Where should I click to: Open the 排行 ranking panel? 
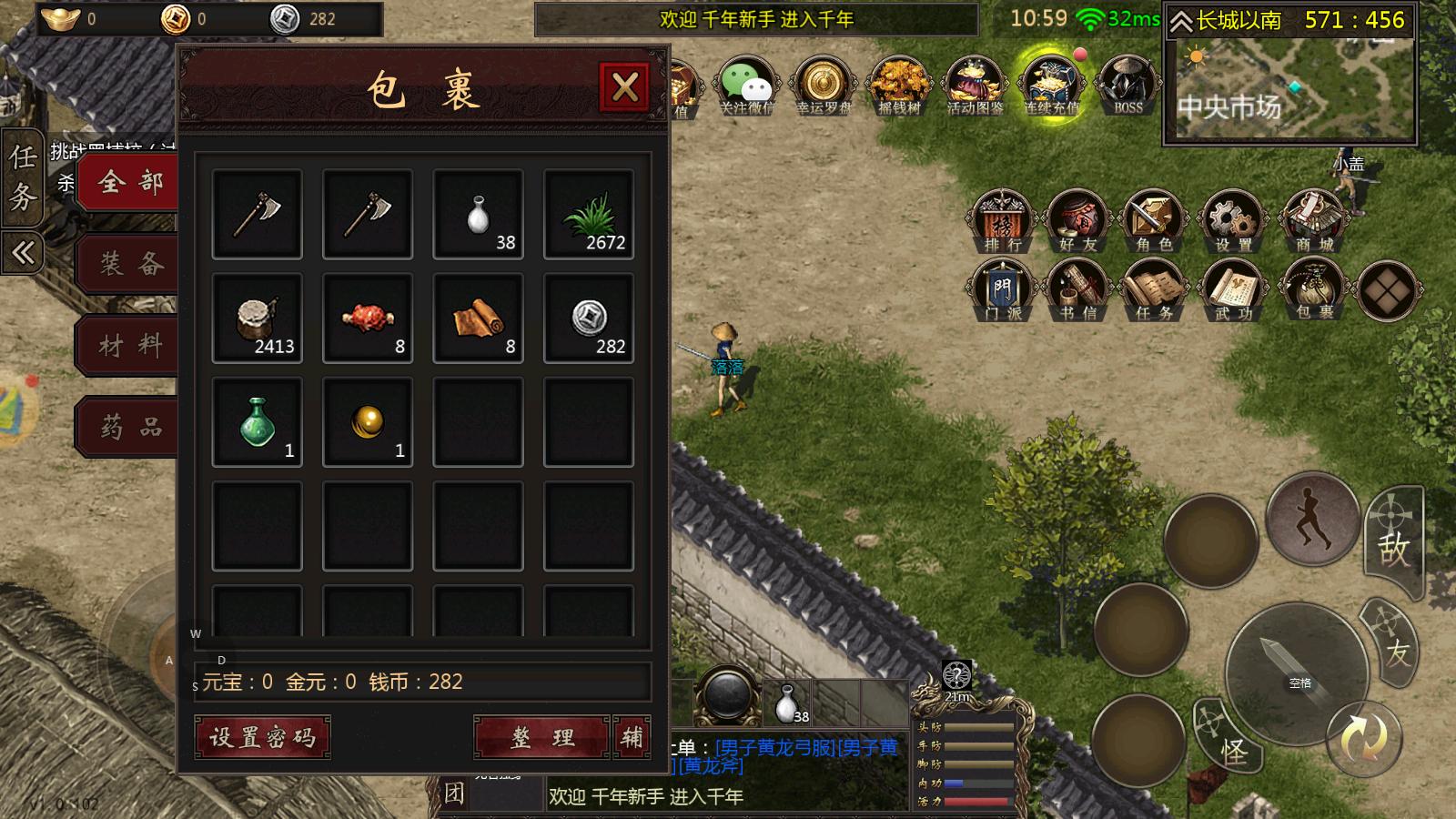pyautogui.click(x=1001, y=218)
